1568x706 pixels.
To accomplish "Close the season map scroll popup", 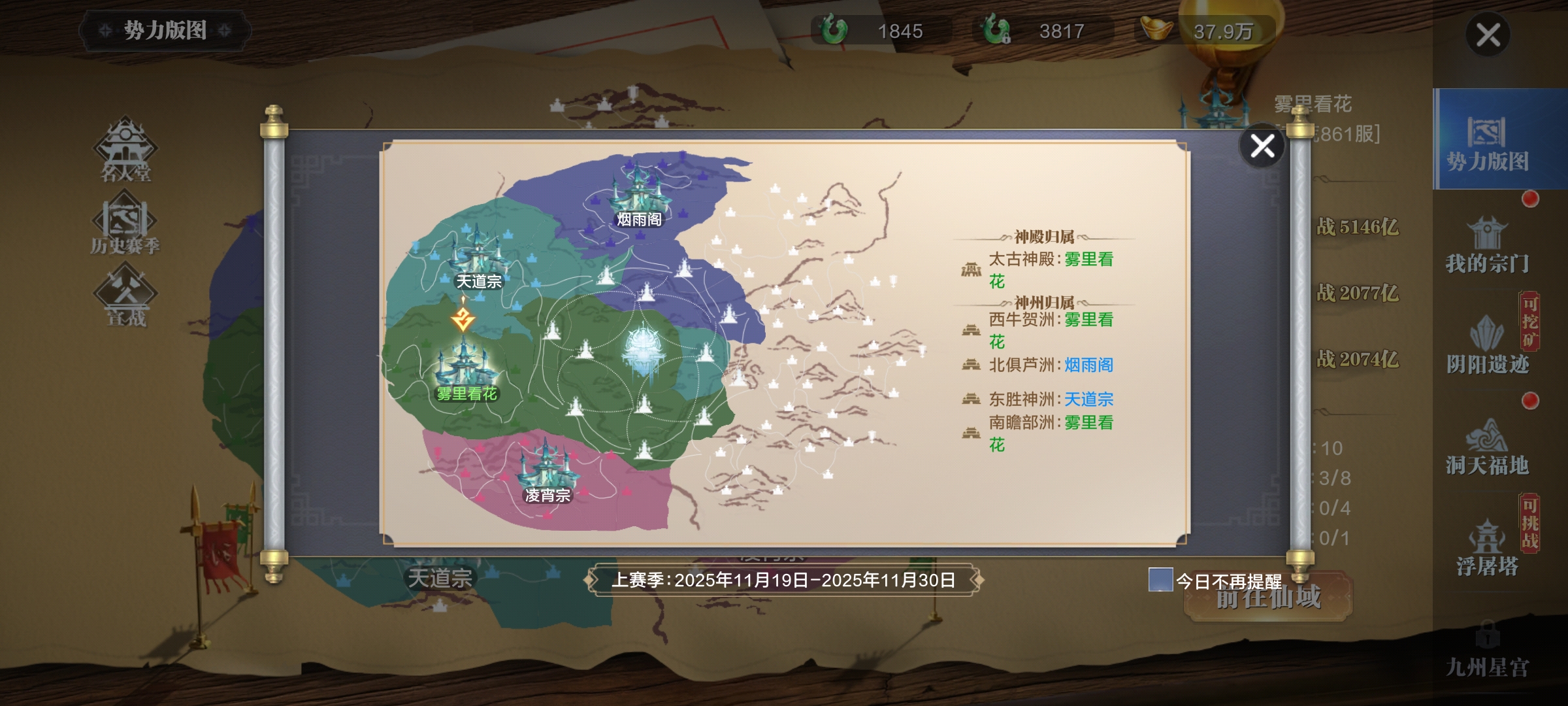I will point(1262,146).
